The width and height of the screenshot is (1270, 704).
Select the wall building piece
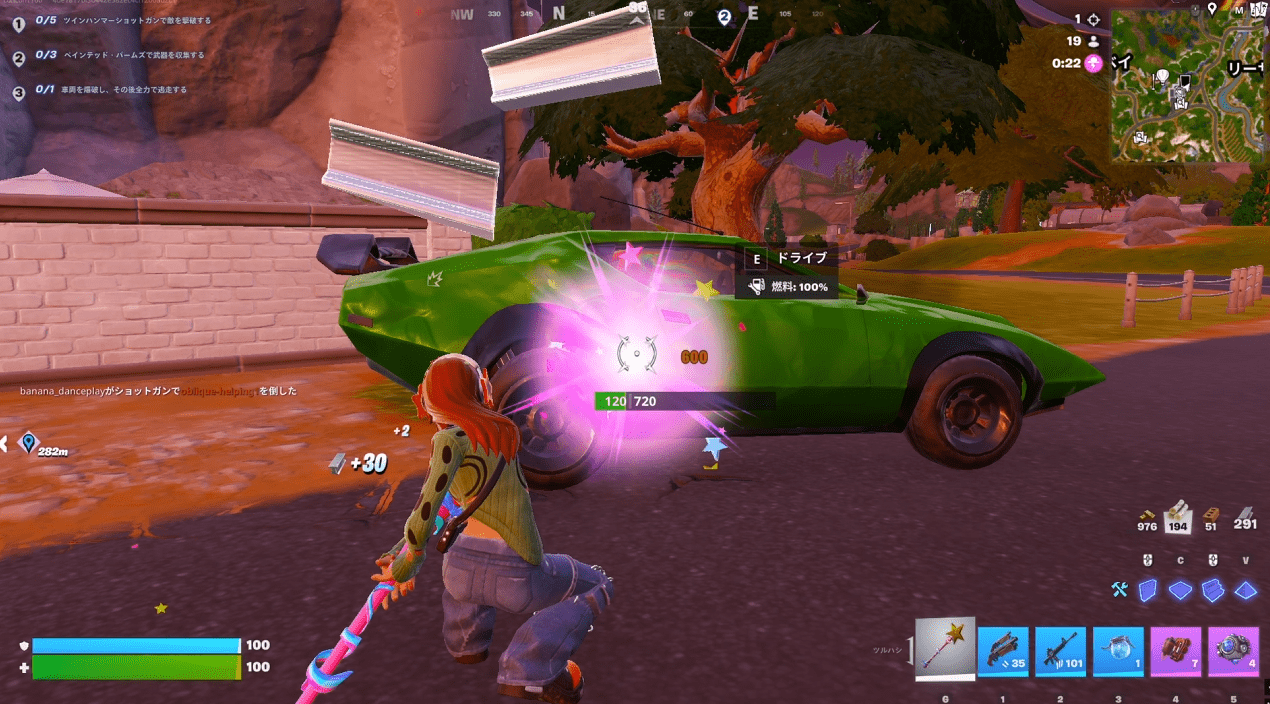click(x=1148, y=590)
